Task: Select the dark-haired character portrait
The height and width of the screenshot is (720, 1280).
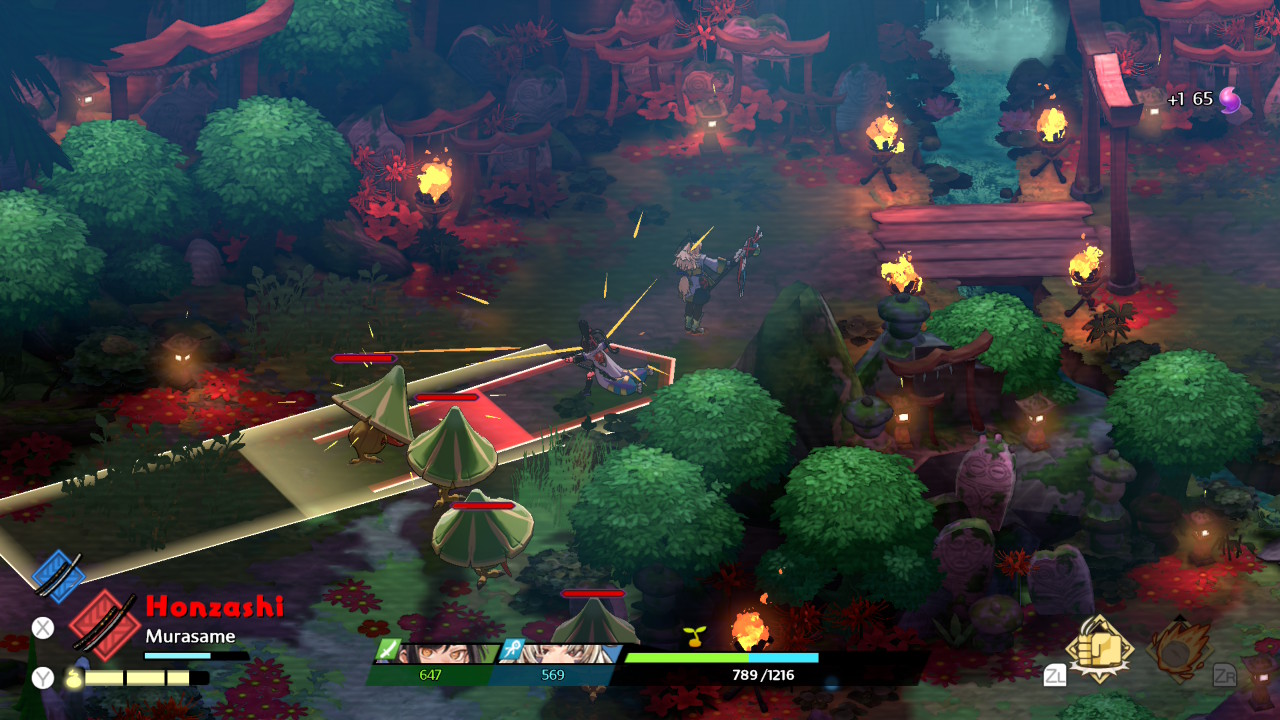Action: tap(443, 653)
